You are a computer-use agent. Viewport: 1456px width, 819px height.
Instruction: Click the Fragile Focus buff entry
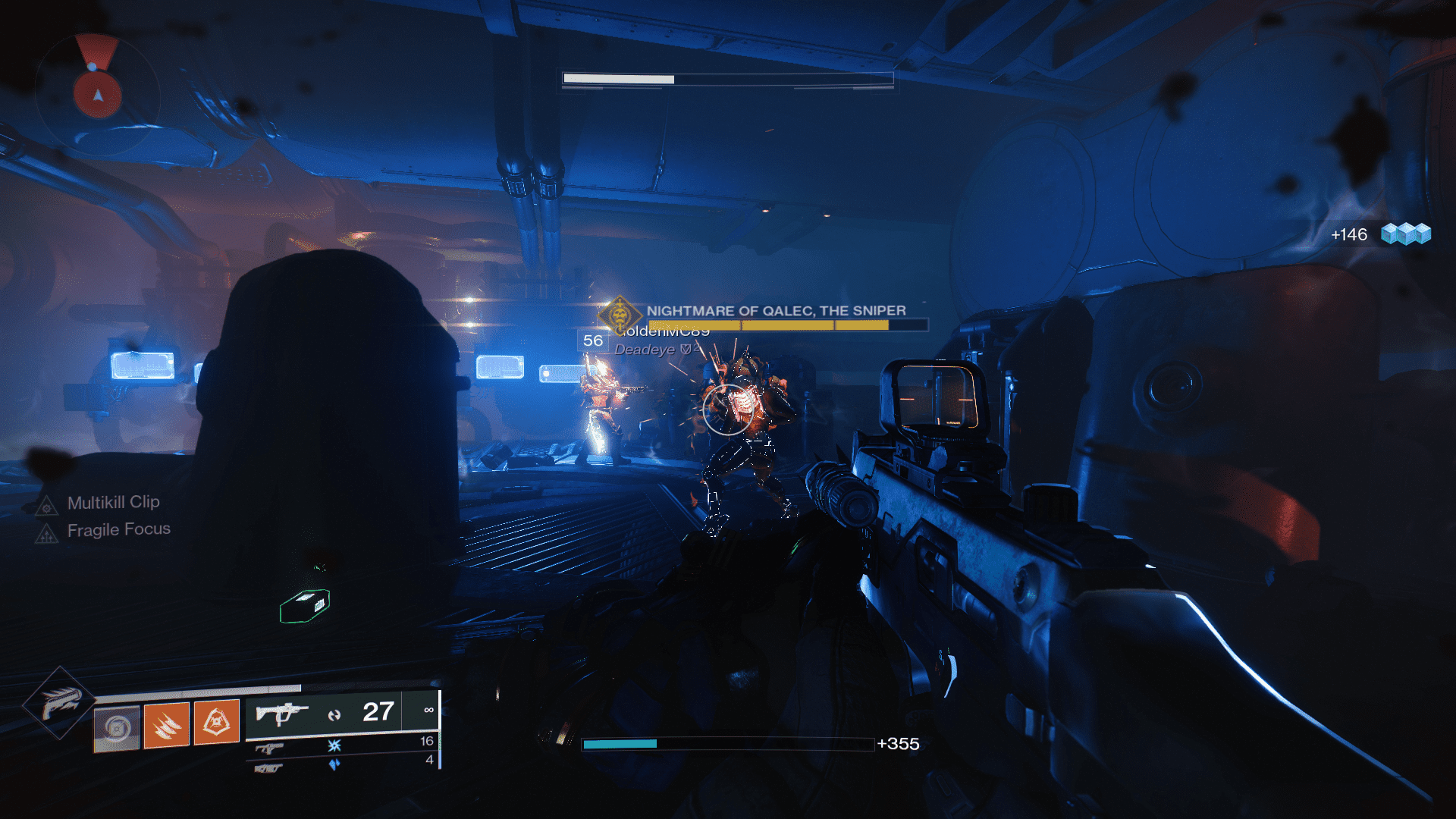tap(118, 530)
